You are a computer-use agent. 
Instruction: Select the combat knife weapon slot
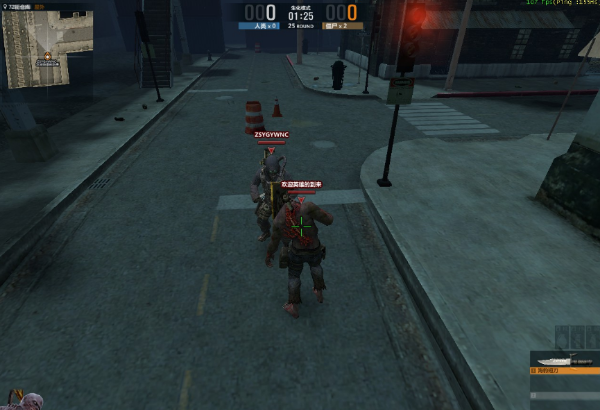tap(564, 362)
